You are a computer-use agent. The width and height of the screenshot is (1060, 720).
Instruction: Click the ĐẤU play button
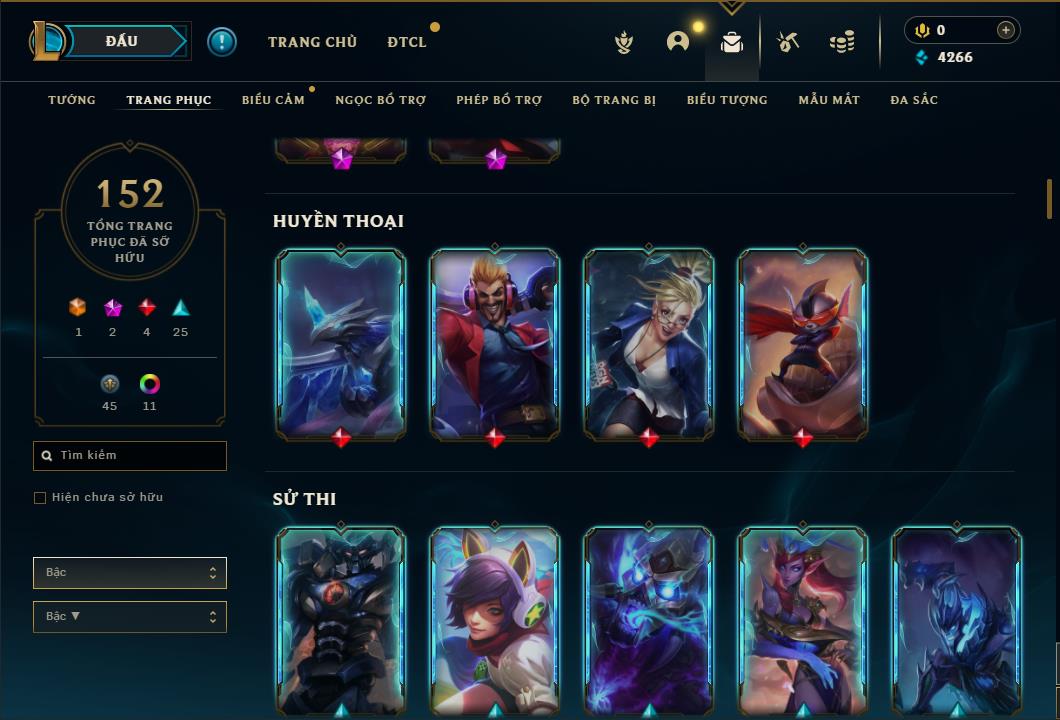pos(121,41)
